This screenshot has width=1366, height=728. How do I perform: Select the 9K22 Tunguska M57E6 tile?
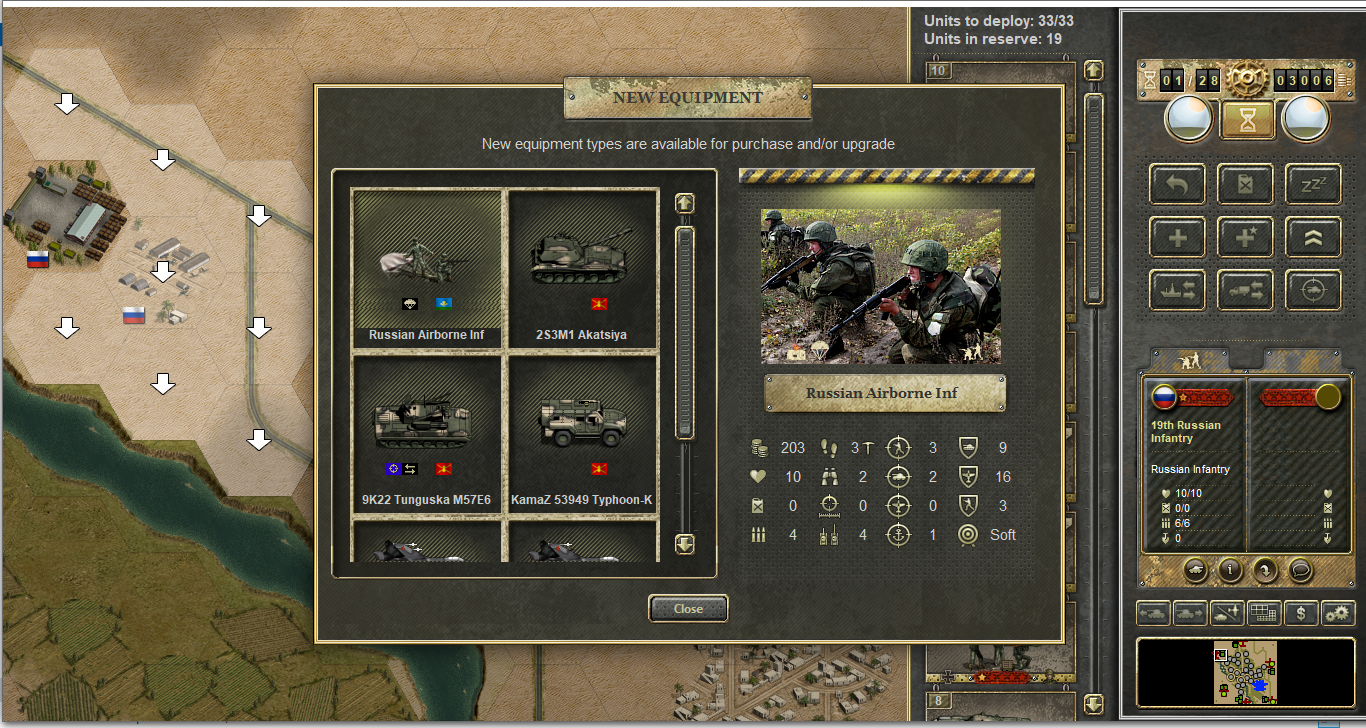point(427,433)
